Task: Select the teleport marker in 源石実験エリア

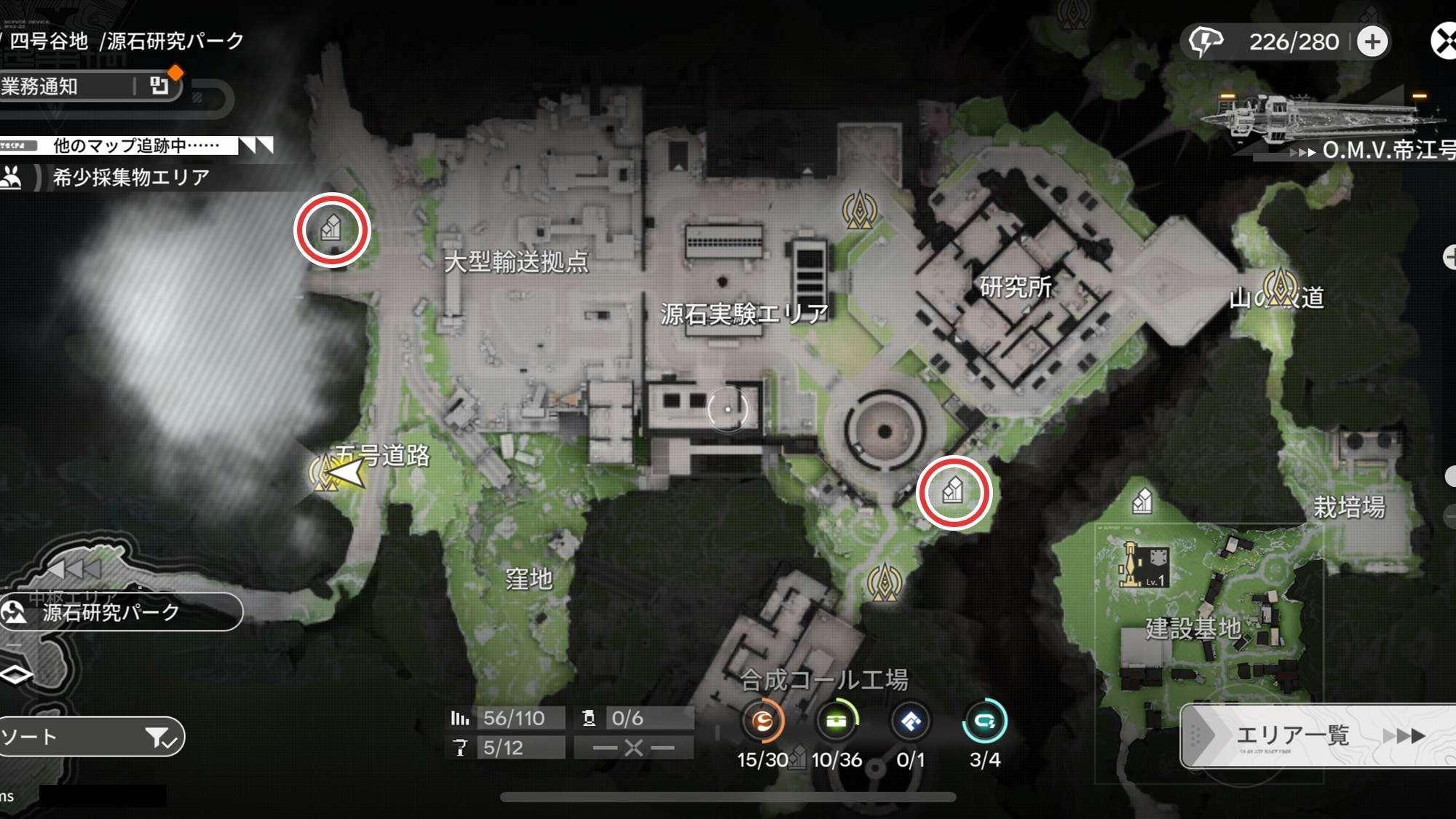Action: [860, 210]
